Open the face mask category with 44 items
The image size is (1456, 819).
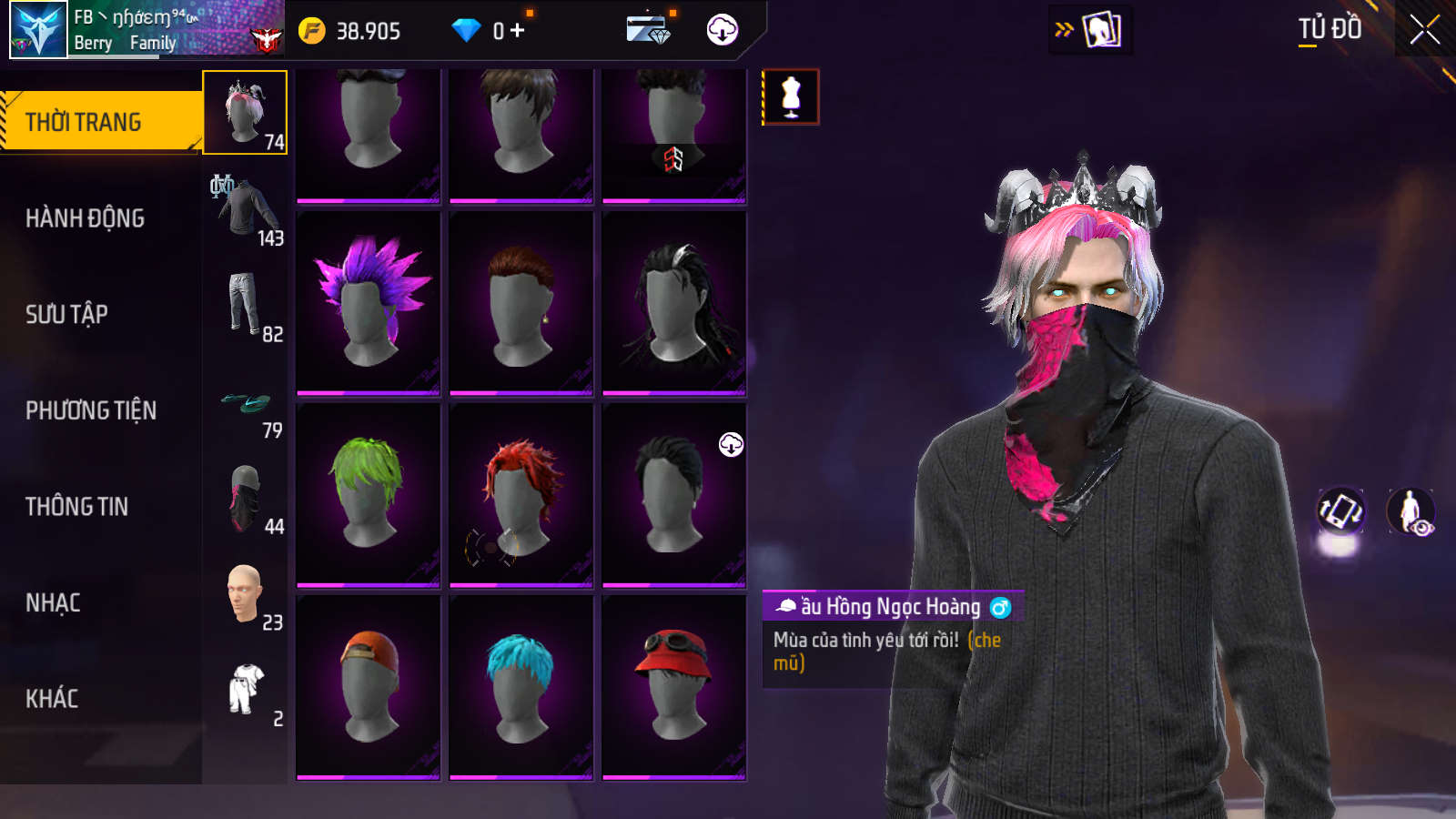pos(246,498)
